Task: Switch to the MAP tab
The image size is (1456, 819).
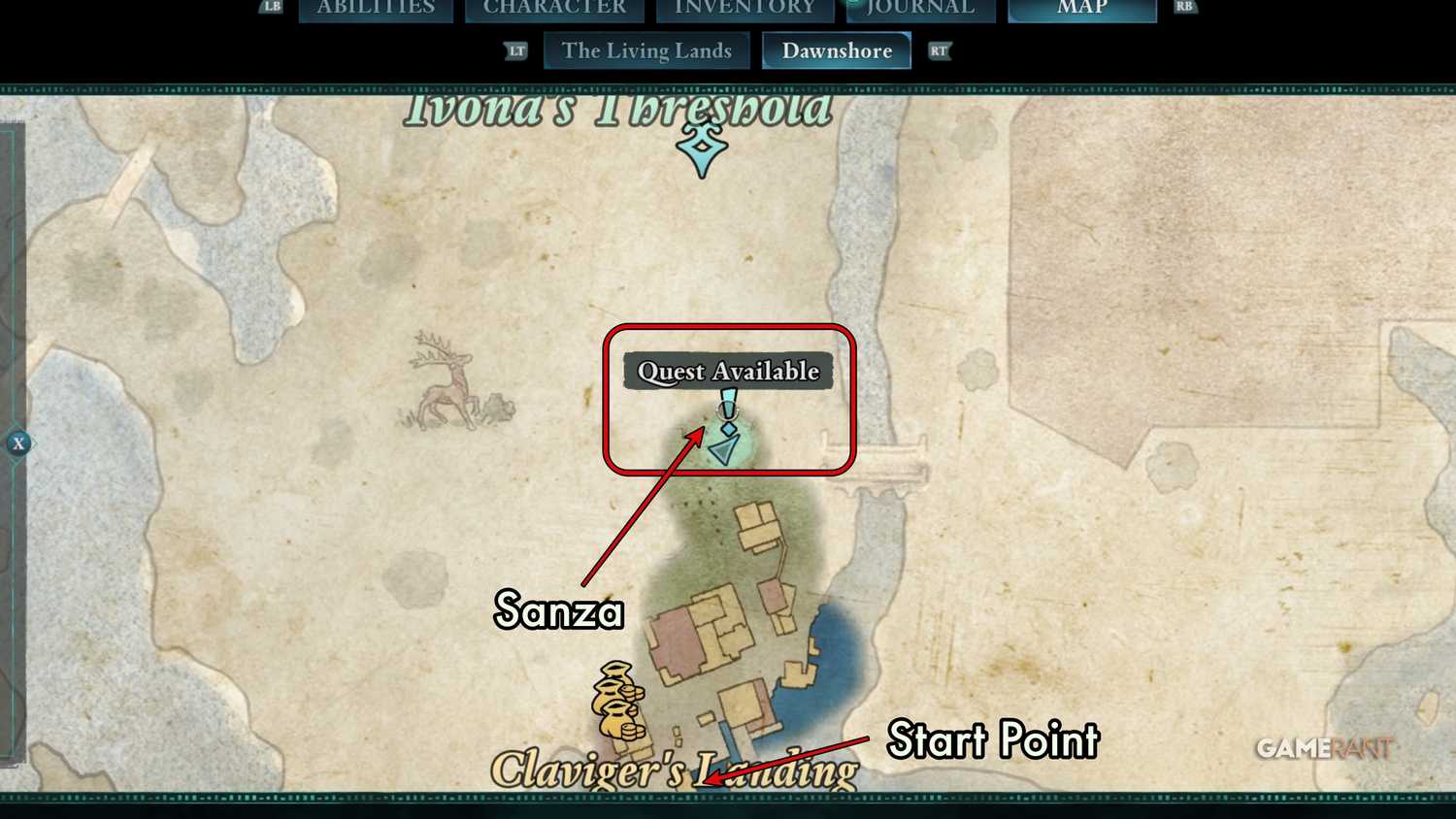Action: click(1080, 9)
